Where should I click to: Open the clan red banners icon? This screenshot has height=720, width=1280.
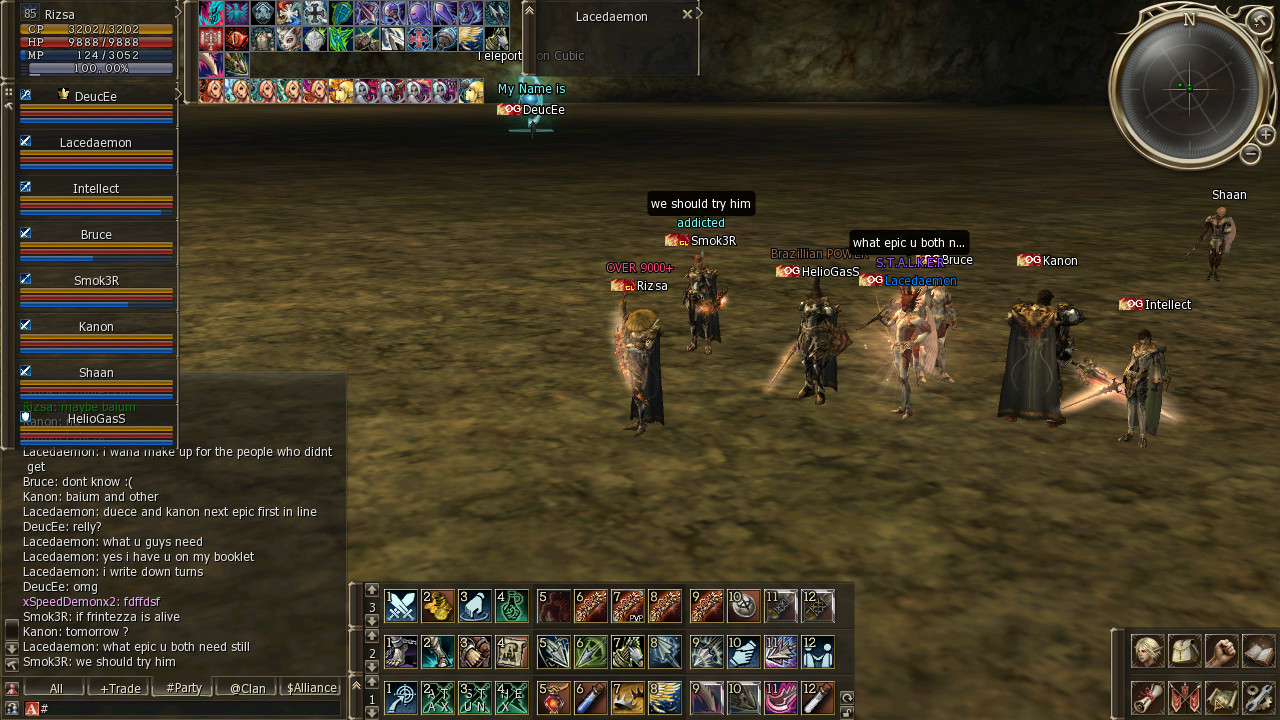tap(1184, 697)
